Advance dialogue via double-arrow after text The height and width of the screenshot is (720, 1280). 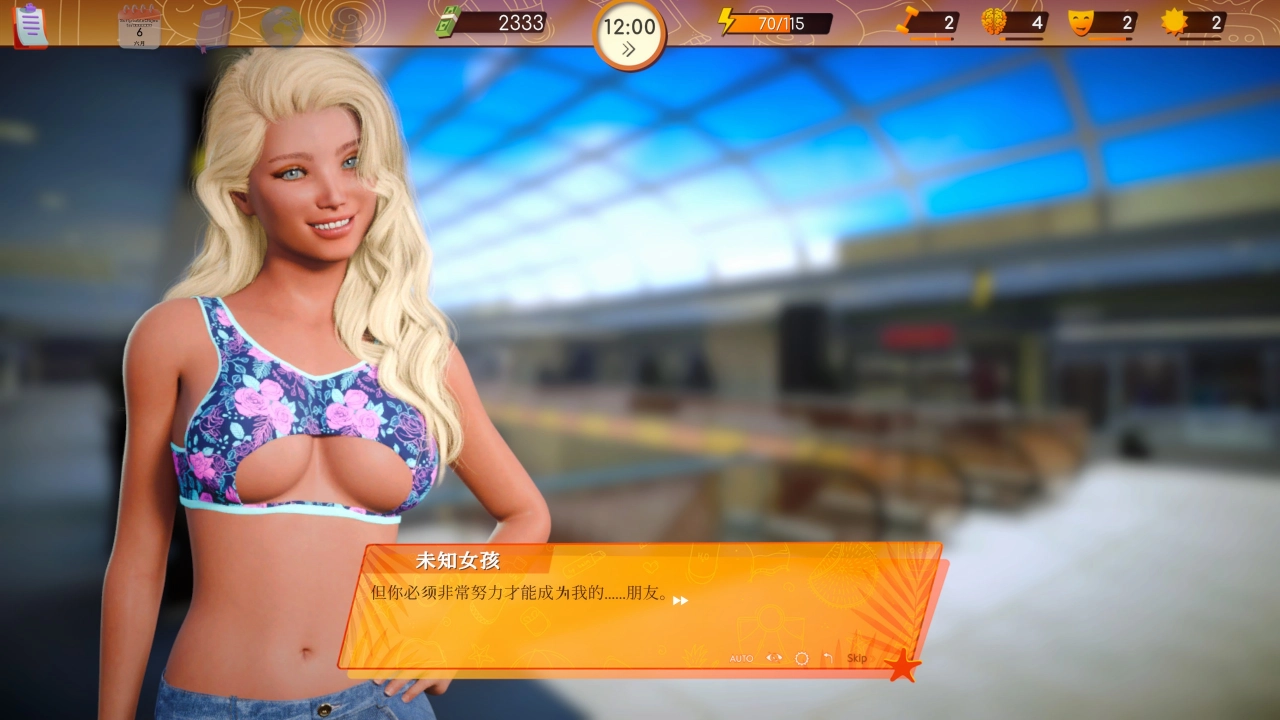tap(680, 601)
